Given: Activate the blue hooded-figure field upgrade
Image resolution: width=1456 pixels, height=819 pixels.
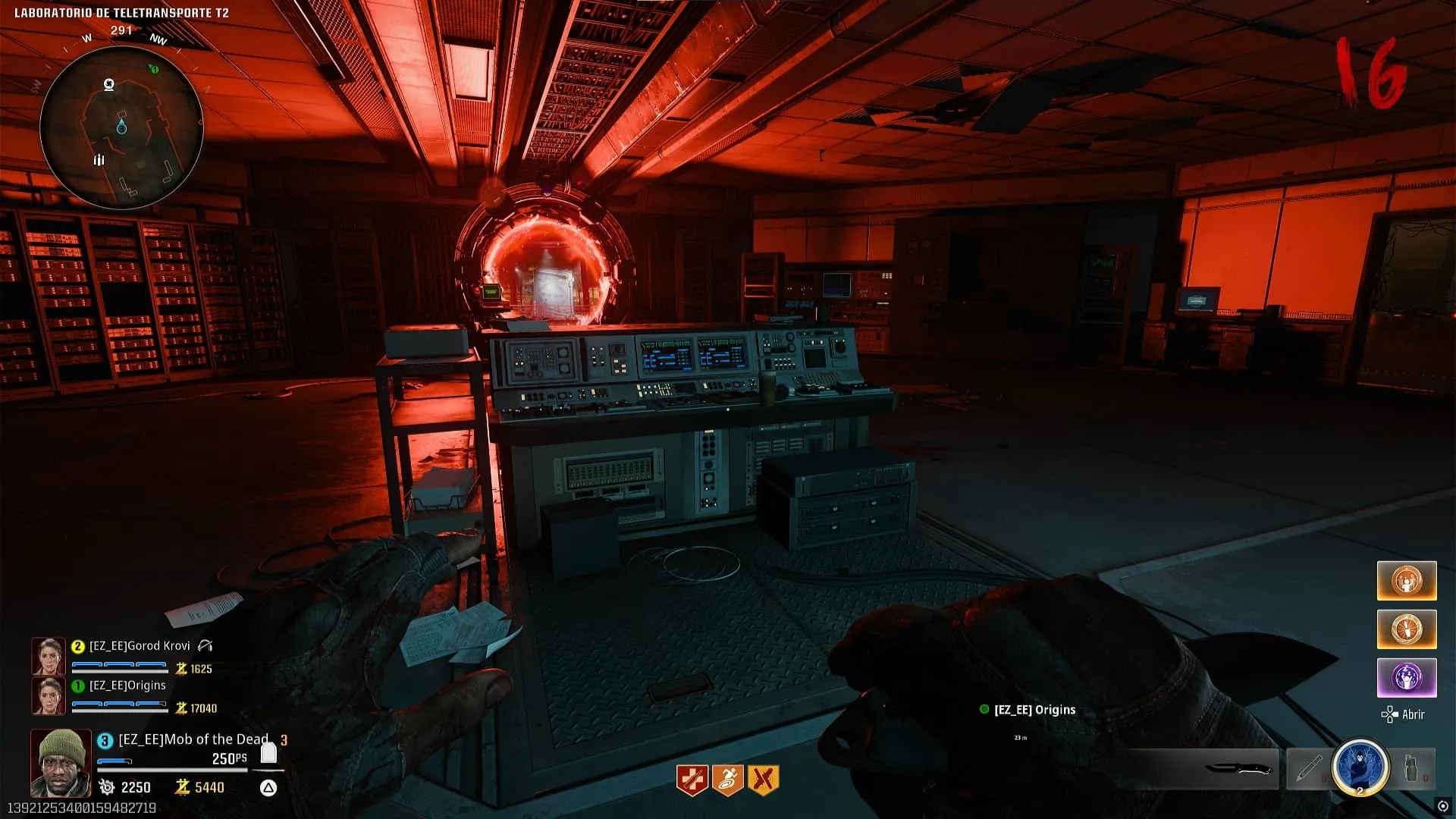Looking at the screenshot, I should (1360, 767).
